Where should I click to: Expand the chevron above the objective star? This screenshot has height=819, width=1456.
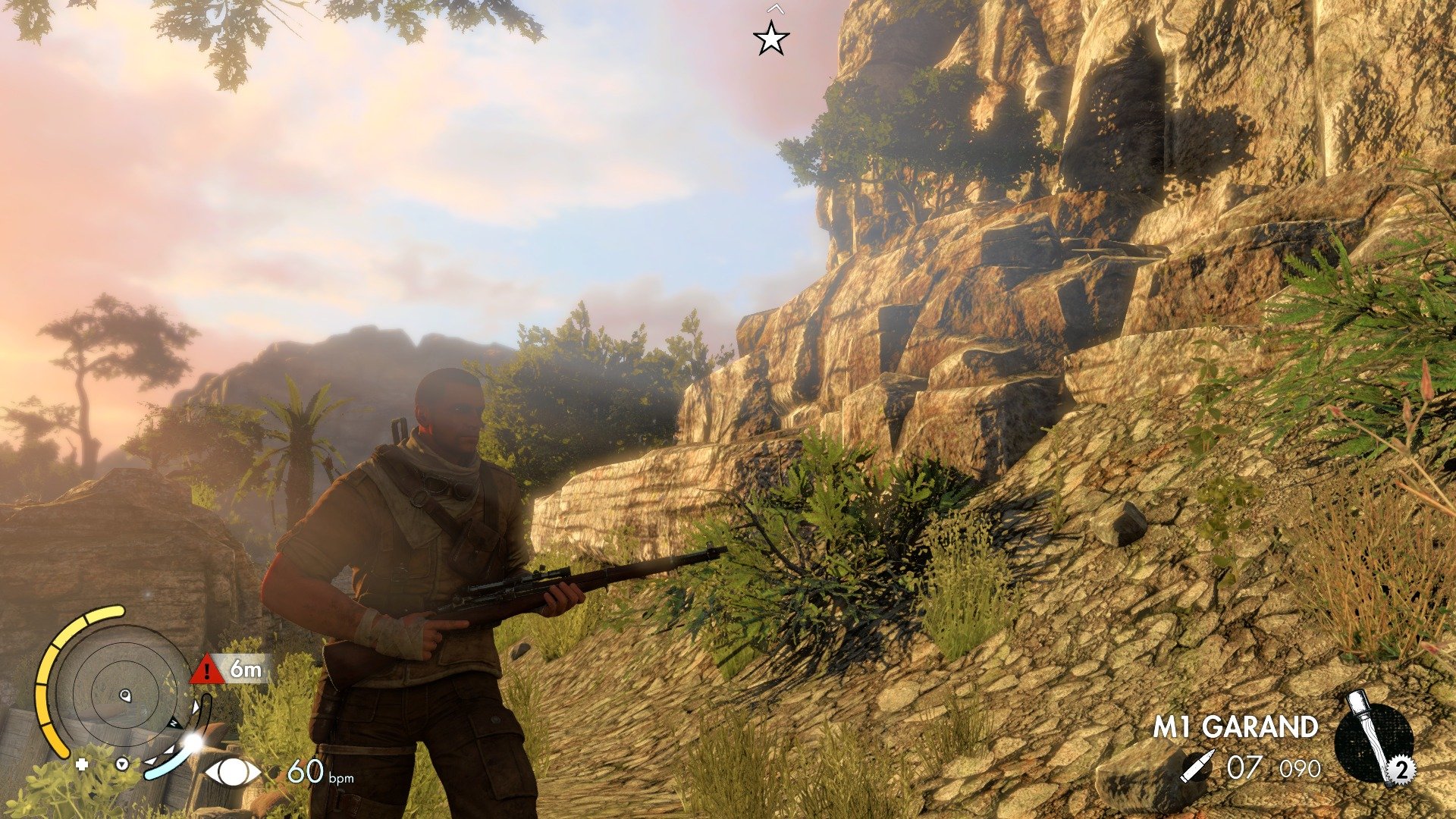pyautogui.click(x=775, y=10)
